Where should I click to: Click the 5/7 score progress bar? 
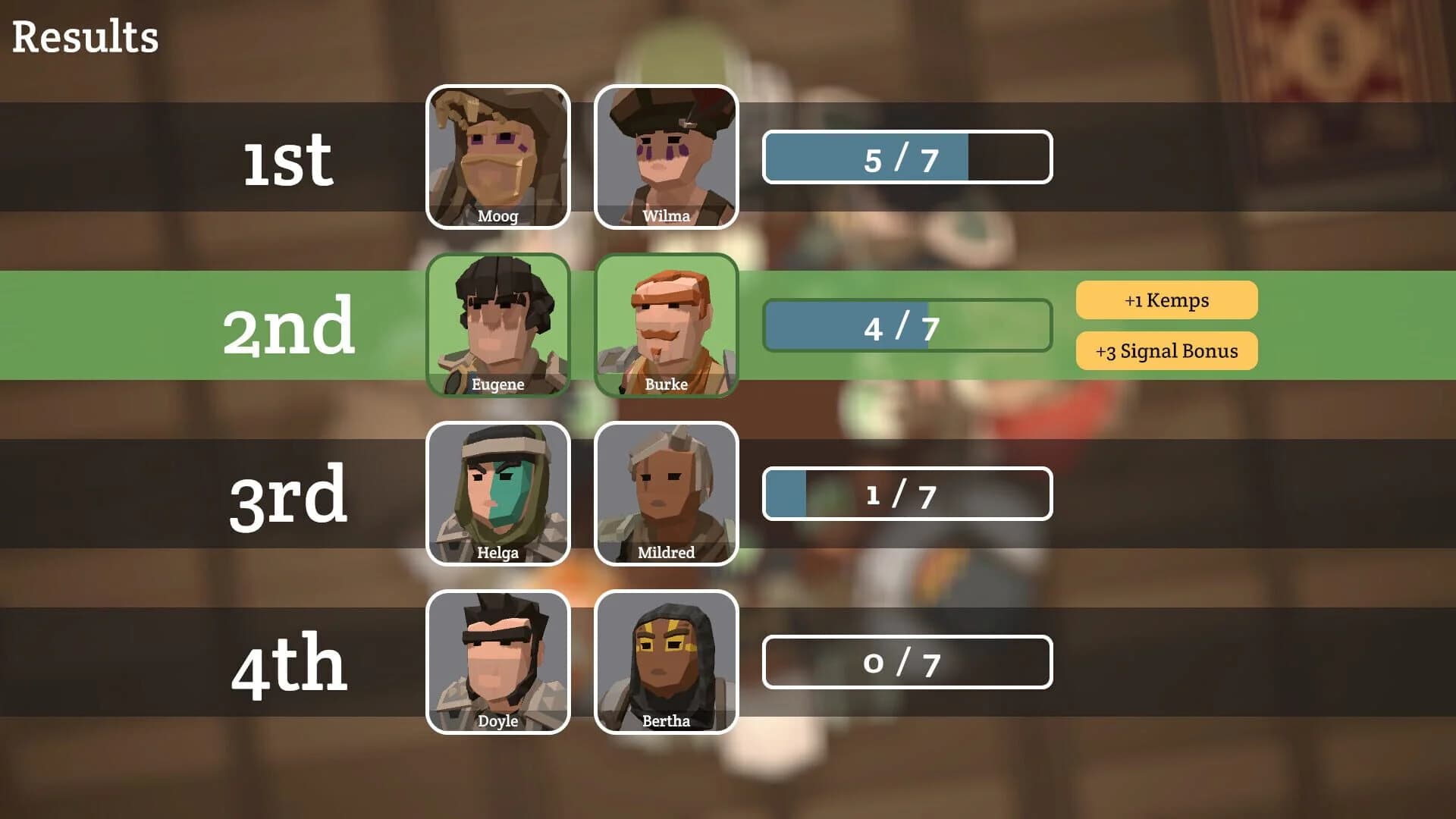(908, 157)
